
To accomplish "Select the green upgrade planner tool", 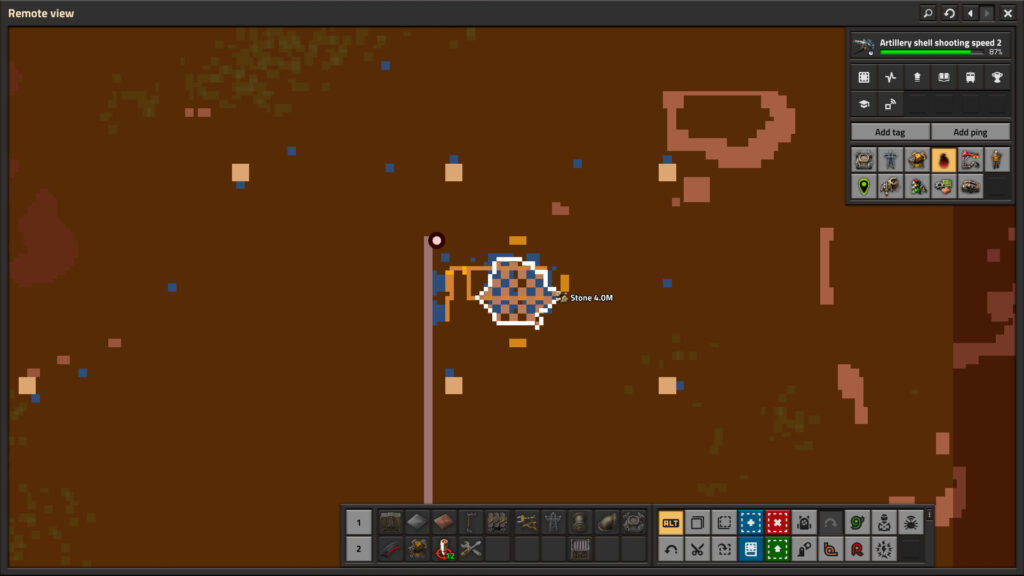I will click(x=777, y=549).
